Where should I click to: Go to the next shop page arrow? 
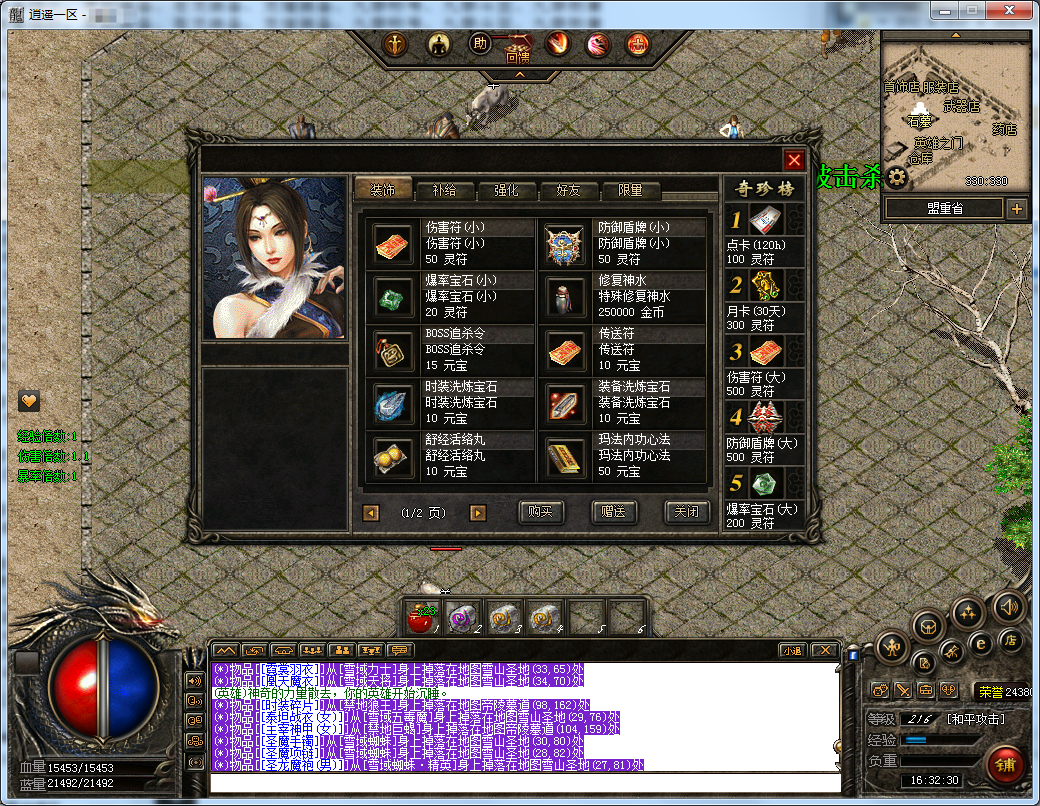pos(478,513)
